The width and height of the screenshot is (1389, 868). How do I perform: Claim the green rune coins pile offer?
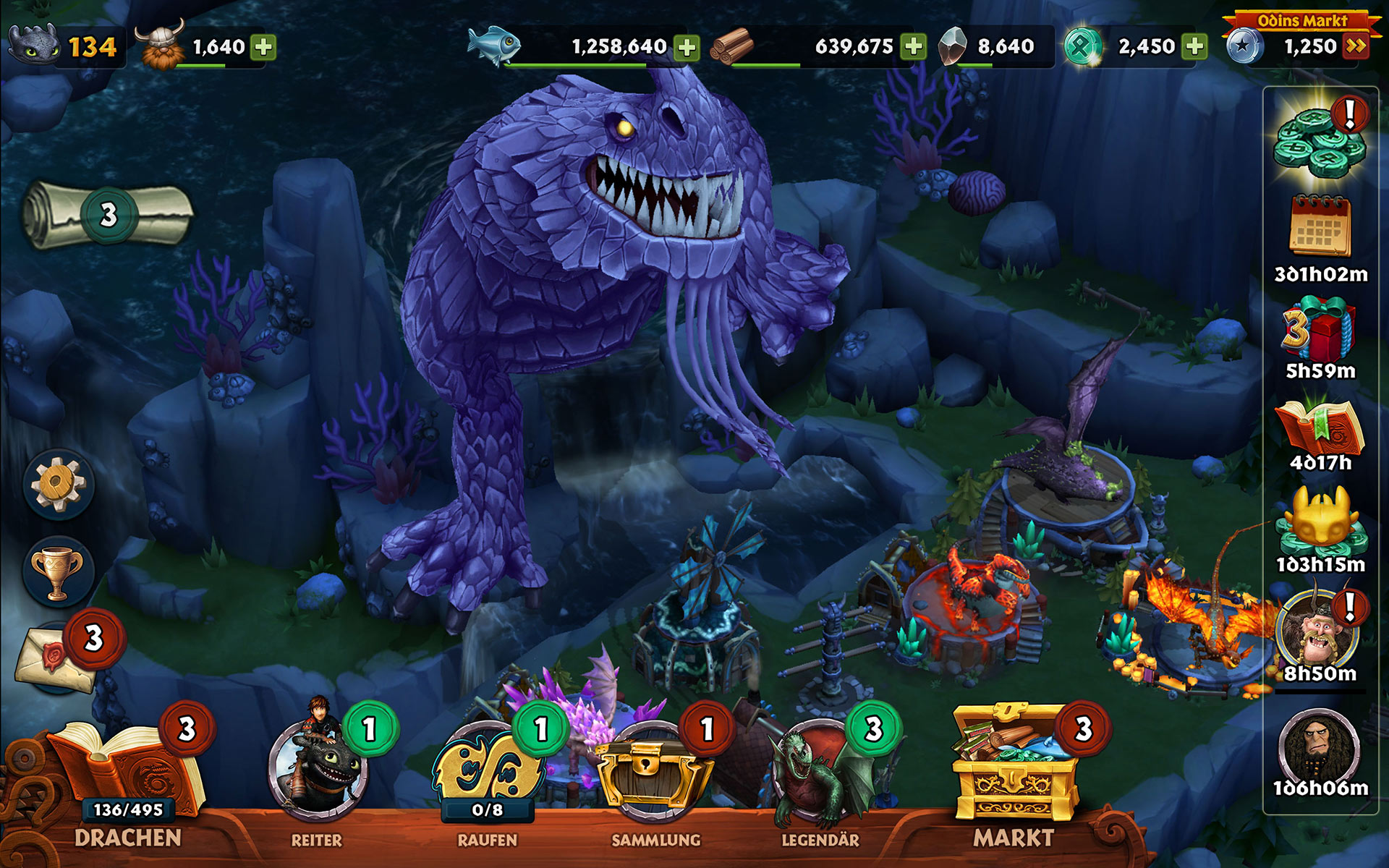click(x=1319, y=142)
